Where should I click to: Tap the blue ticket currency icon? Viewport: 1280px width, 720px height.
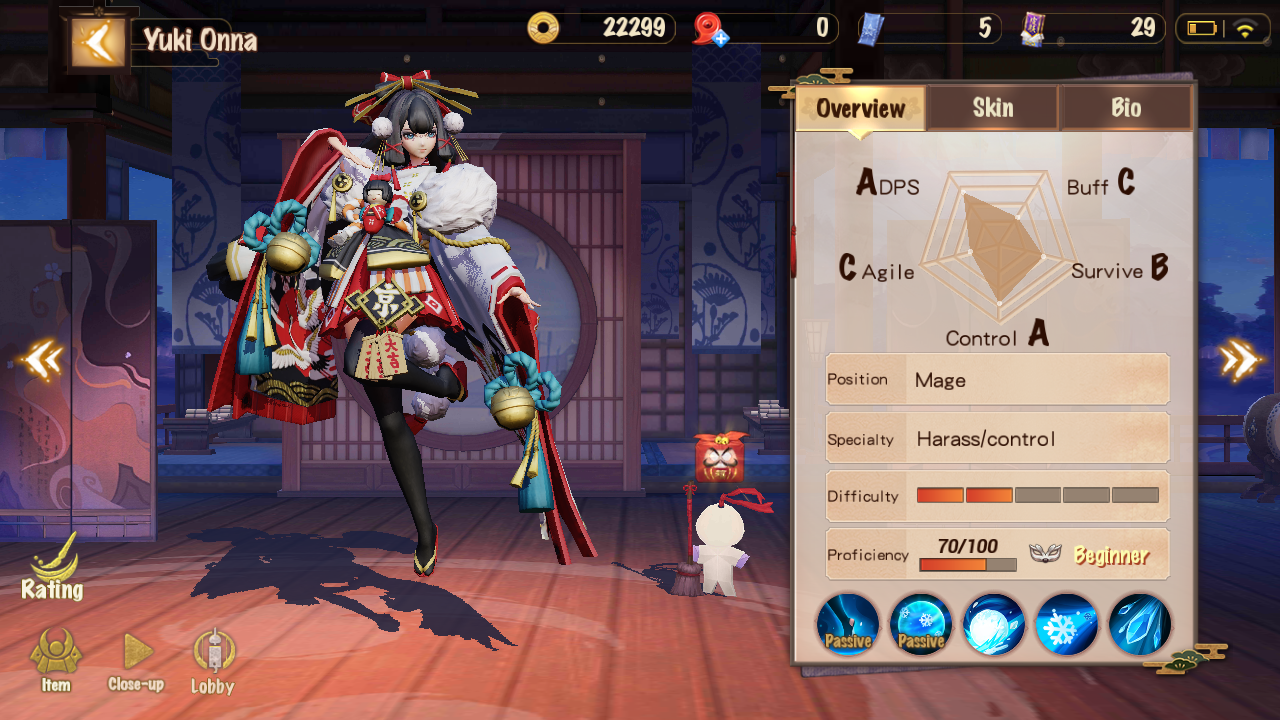(871, 29)
